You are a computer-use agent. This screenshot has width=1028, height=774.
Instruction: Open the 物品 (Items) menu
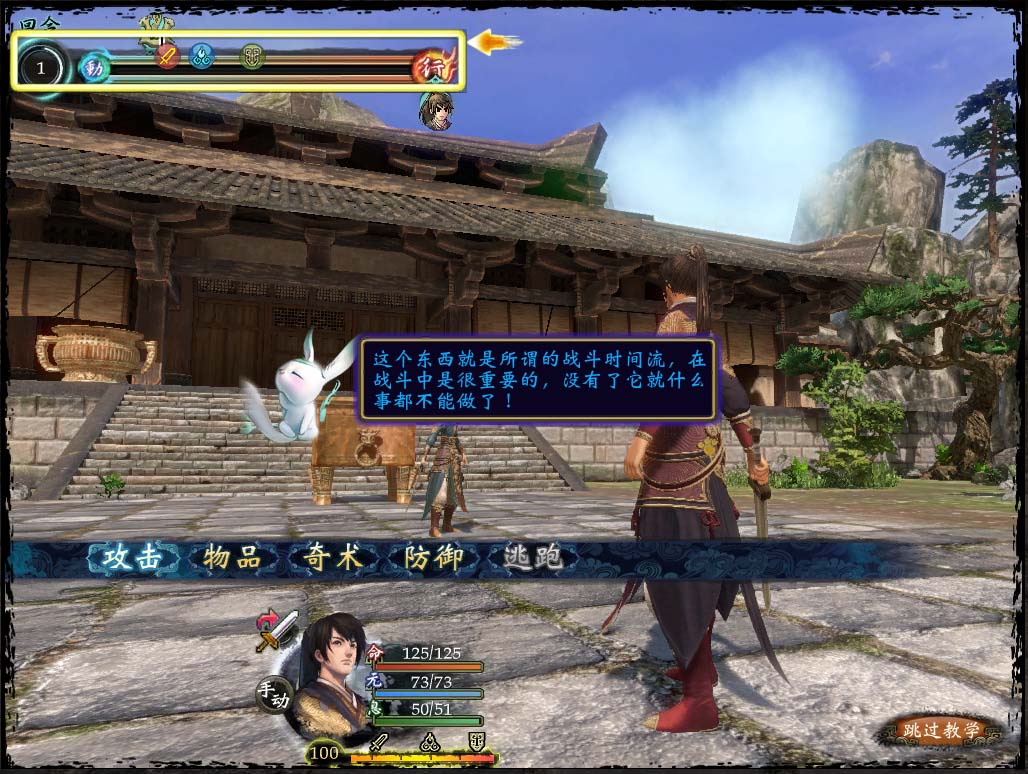click(x=232, y=558)
